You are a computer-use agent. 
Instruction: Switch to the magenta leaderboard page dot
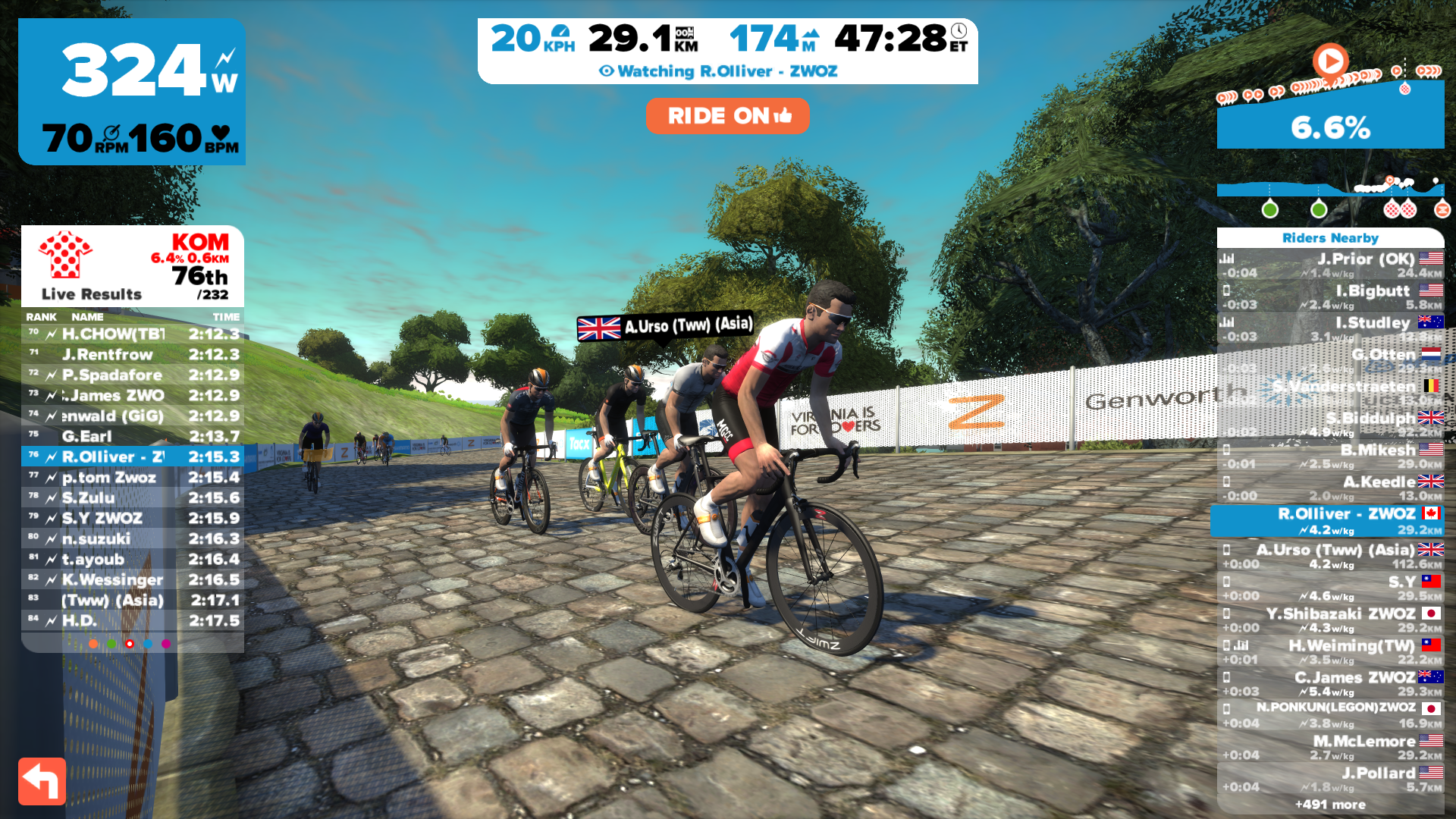point(166,644)
